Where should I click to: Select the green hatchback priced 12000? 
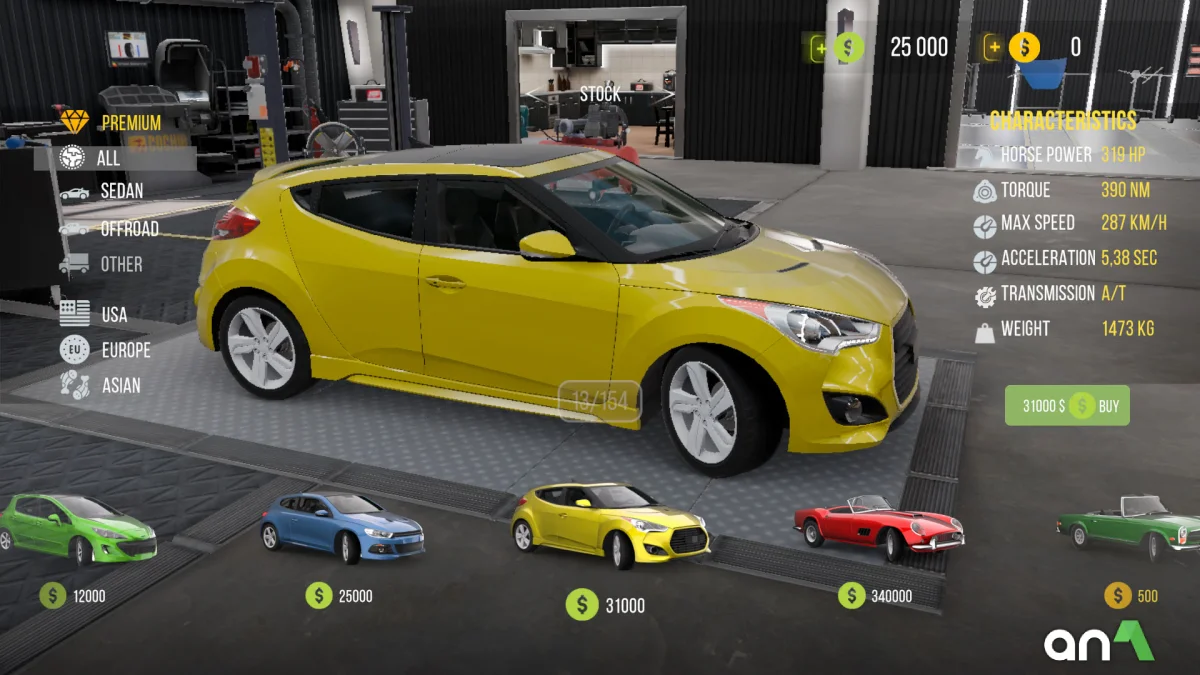tap(78, 529)
